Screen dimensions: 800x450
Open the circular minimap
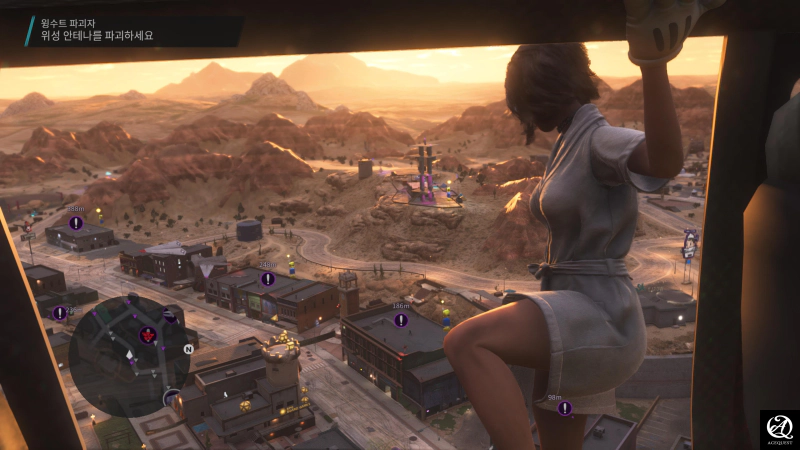point(128,355)
